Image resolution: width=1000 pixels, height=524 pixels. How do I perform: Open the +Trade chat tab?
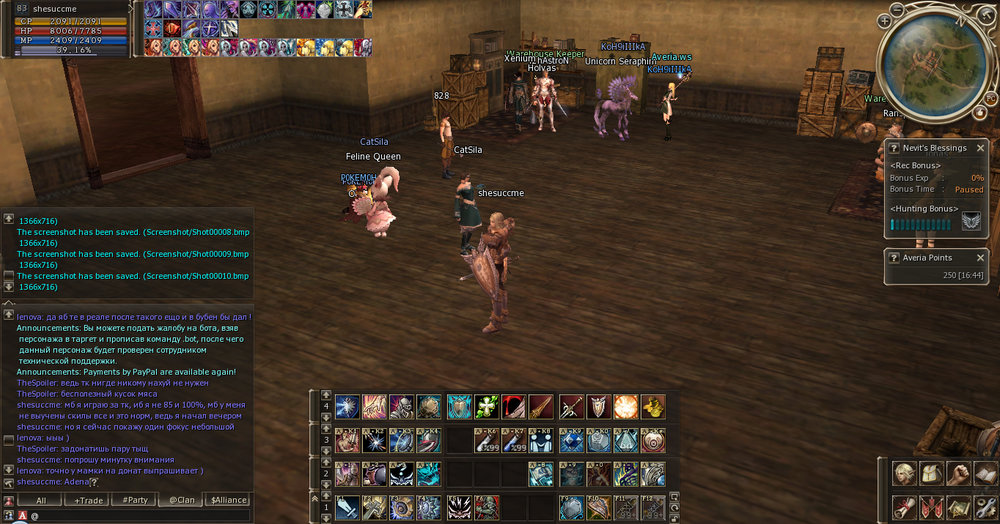click(92, 500)
